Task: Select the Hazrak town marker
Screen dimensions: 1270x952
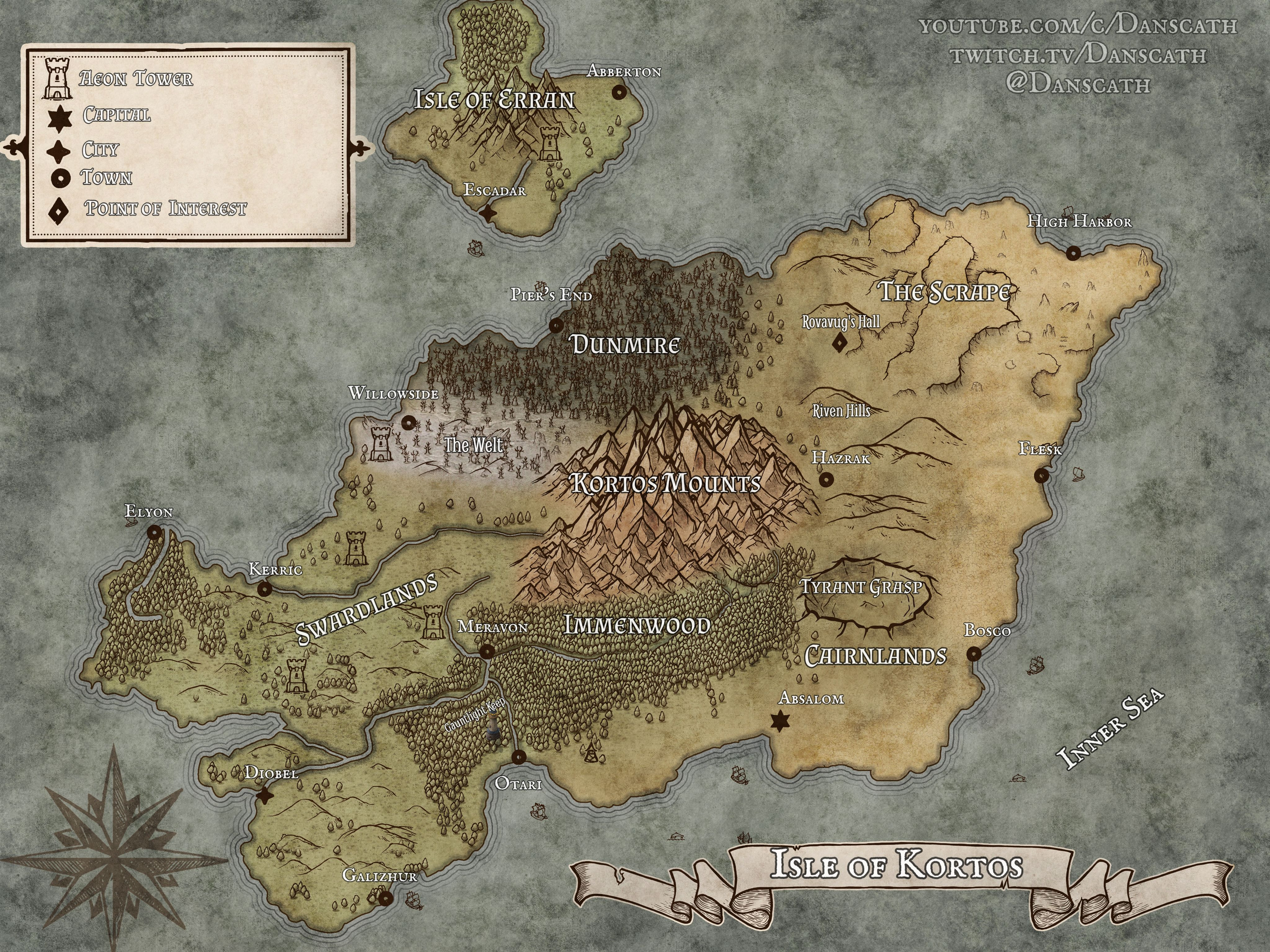Action: pyautogui.click(x=826, y=478)
